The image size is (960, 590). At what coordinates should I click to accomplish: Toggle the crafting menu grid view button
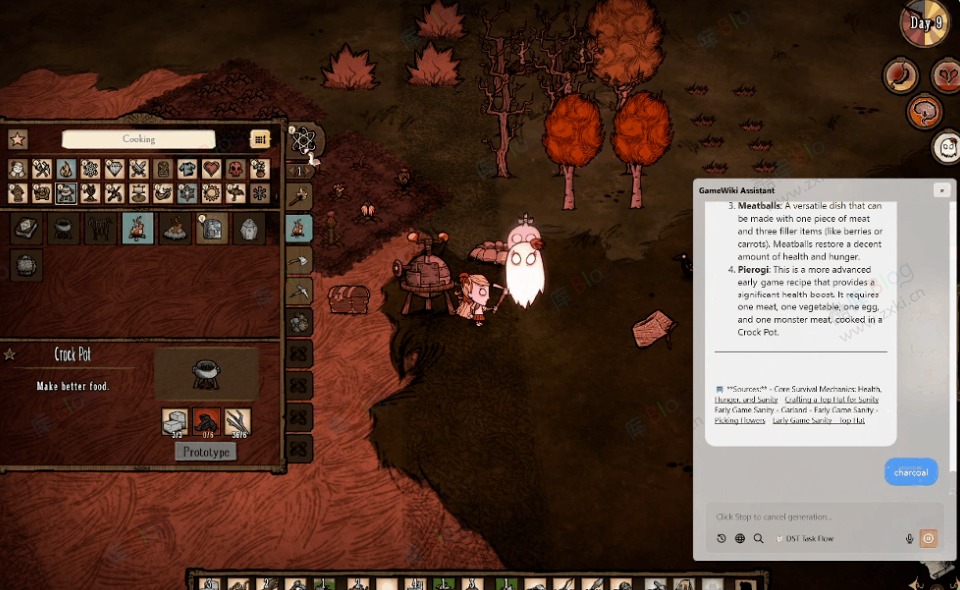tap(260, 139)
